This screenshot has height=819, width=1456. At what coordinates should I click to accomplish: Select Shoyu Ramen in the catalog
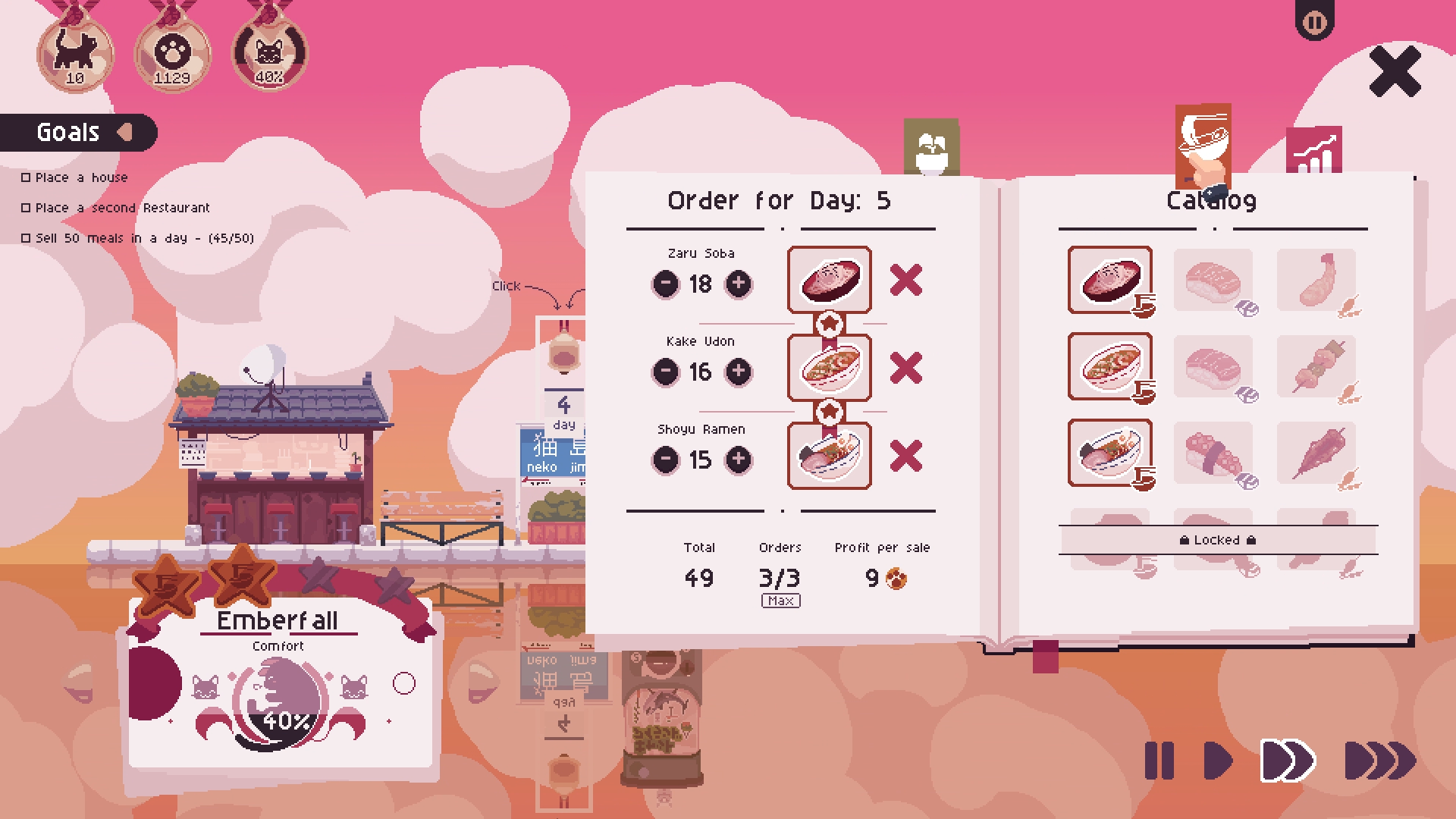[x=1109, y=453]
